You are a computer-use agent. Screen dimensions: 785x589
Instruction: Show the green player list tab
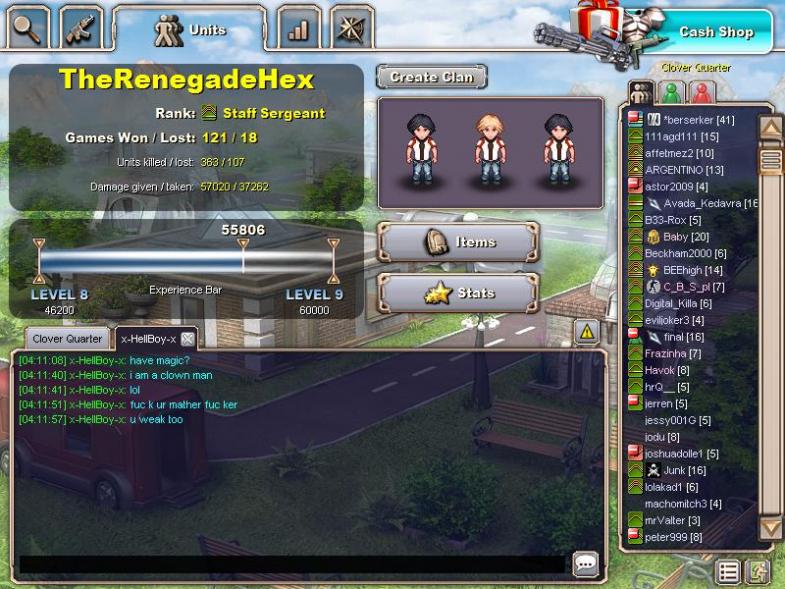(672, 92)
